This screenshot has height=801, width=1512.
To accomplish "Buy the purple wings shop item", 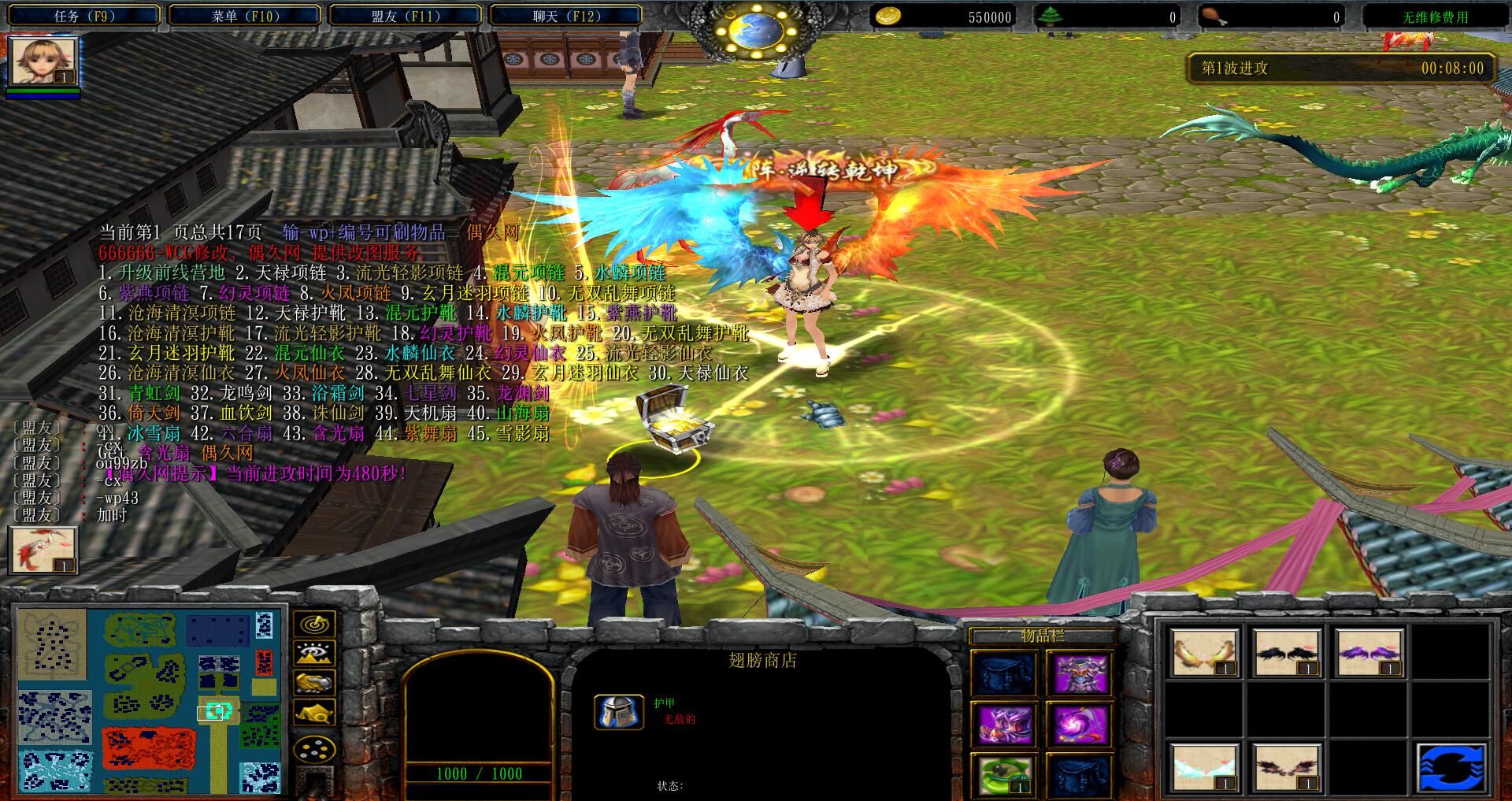I will pyautogui.click(x=1369, y=653).
